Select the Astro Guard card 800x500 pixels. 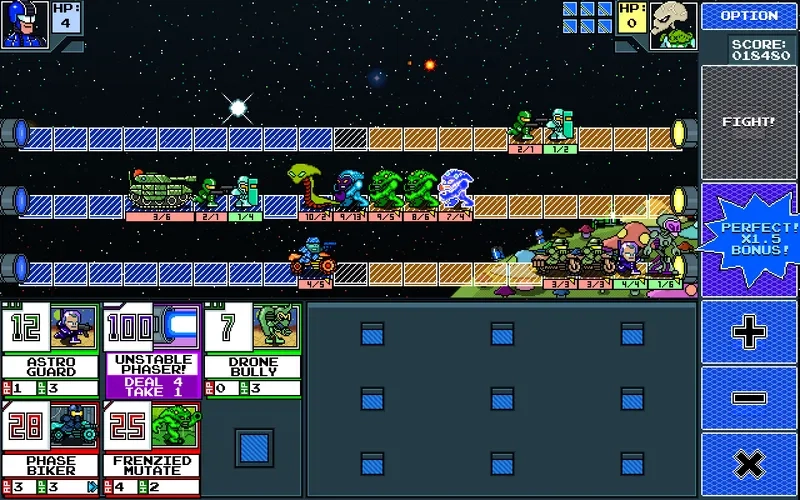[x=51, y=349]
